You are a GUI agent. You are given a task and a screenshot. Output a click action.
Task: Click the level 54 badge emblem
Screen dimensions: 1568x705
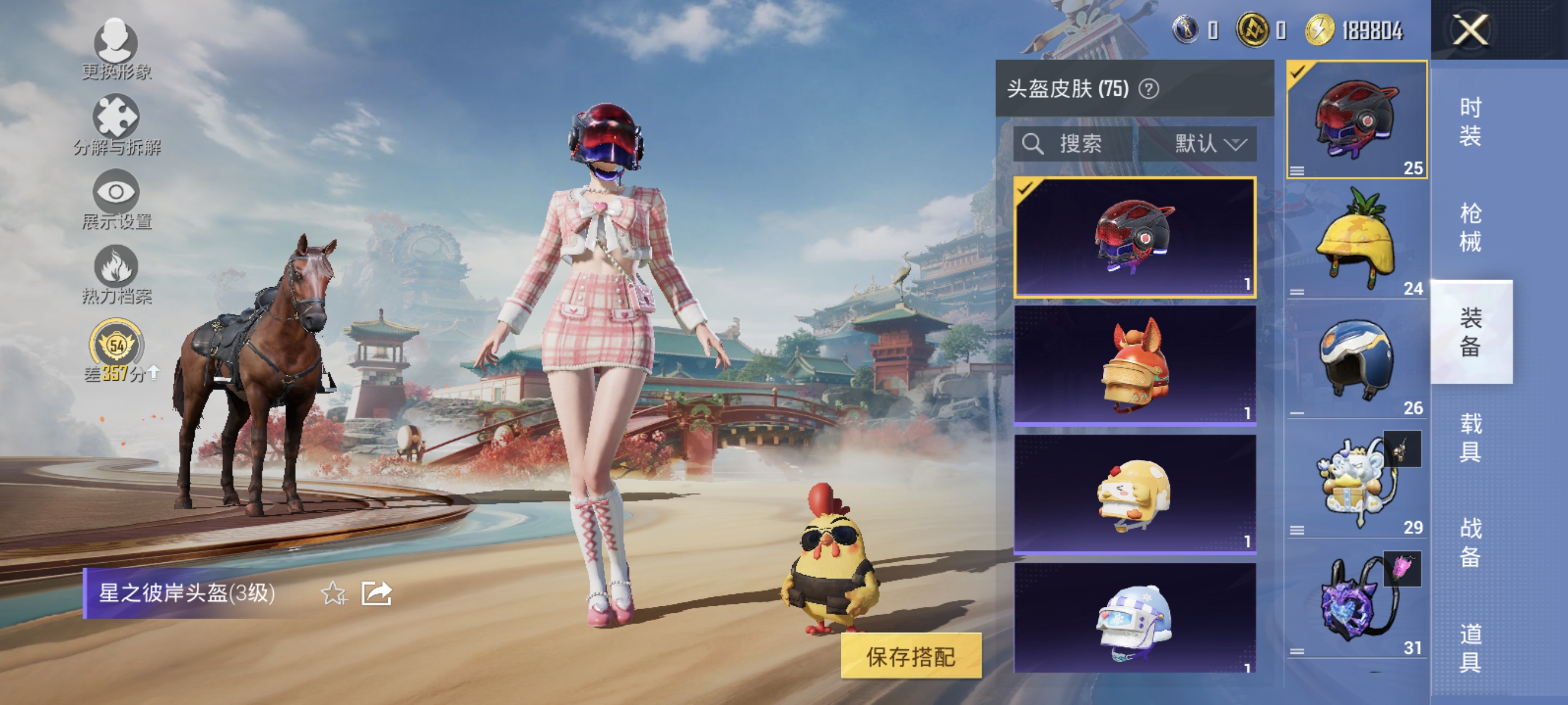coord(116,346)
